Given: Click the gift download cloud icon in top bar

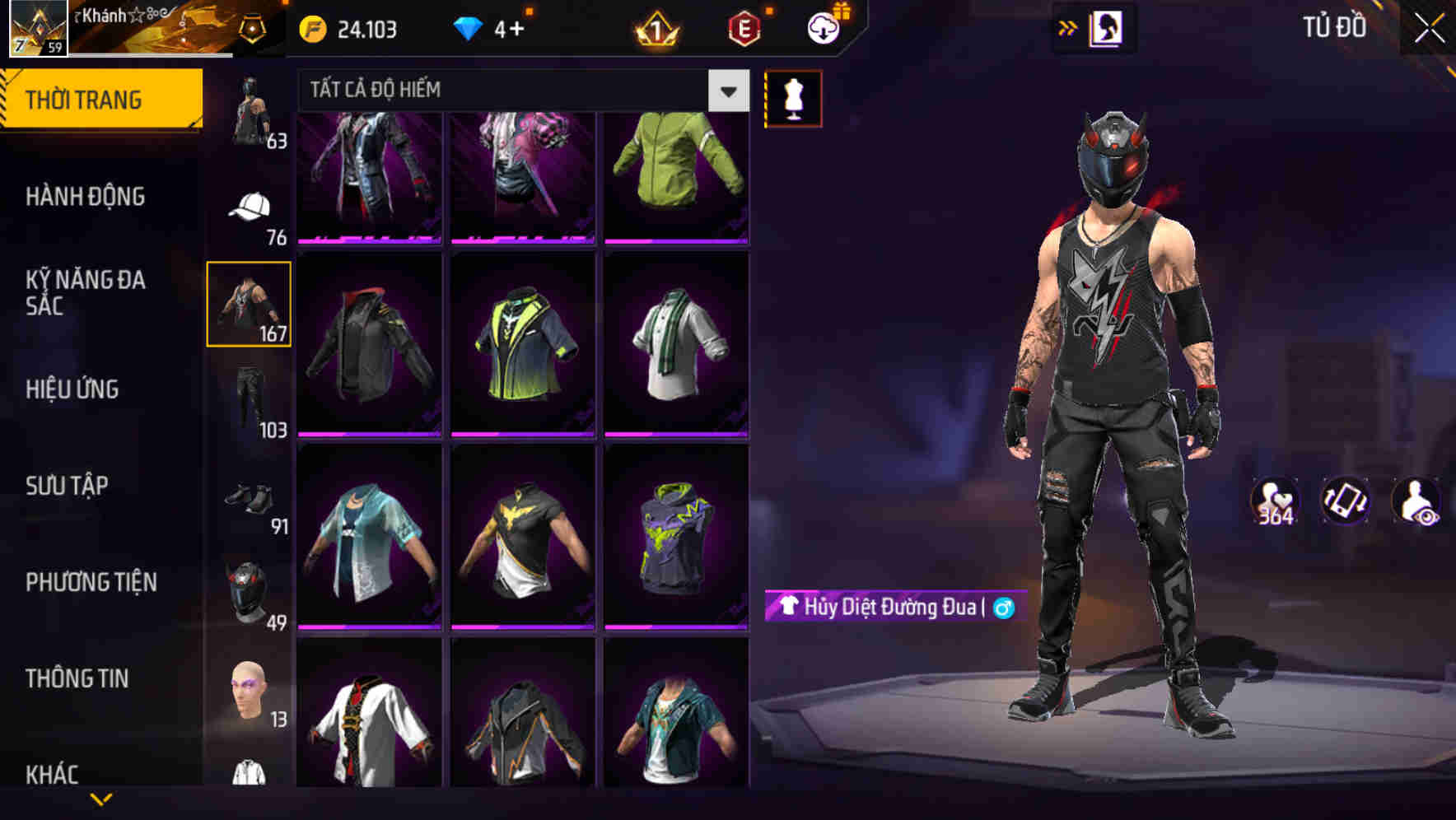Looking at the screenshot, I should coord(826,27).
